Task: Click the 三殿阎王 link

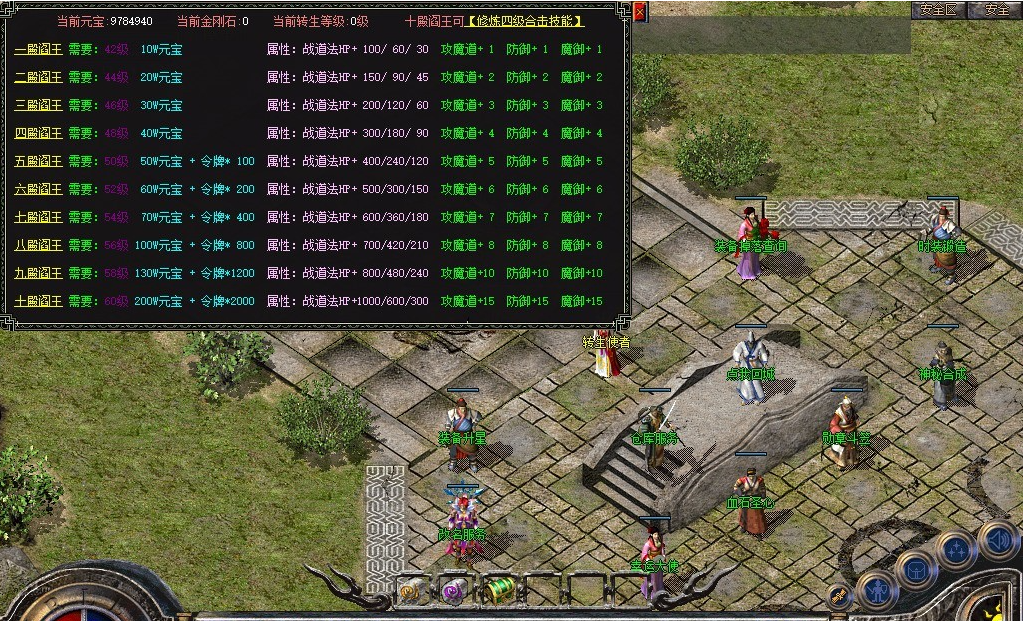Action: click(38, 105)
